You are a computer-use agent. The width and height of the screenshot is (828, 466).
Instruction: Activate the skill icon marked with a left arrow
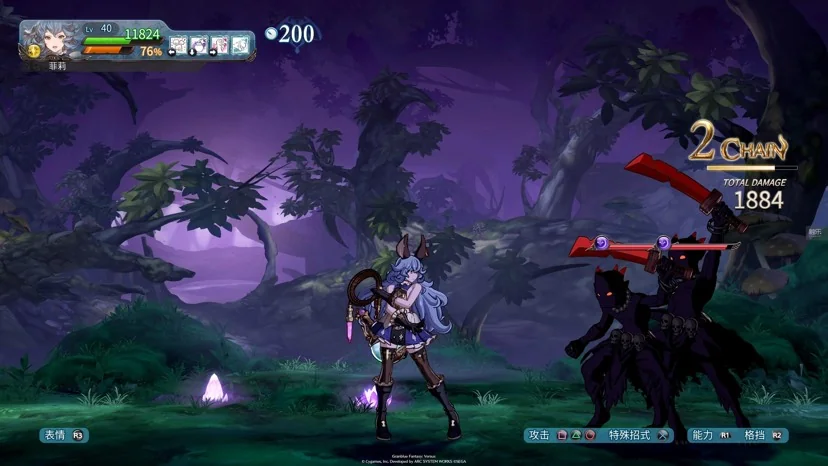(x=178, y=45)
